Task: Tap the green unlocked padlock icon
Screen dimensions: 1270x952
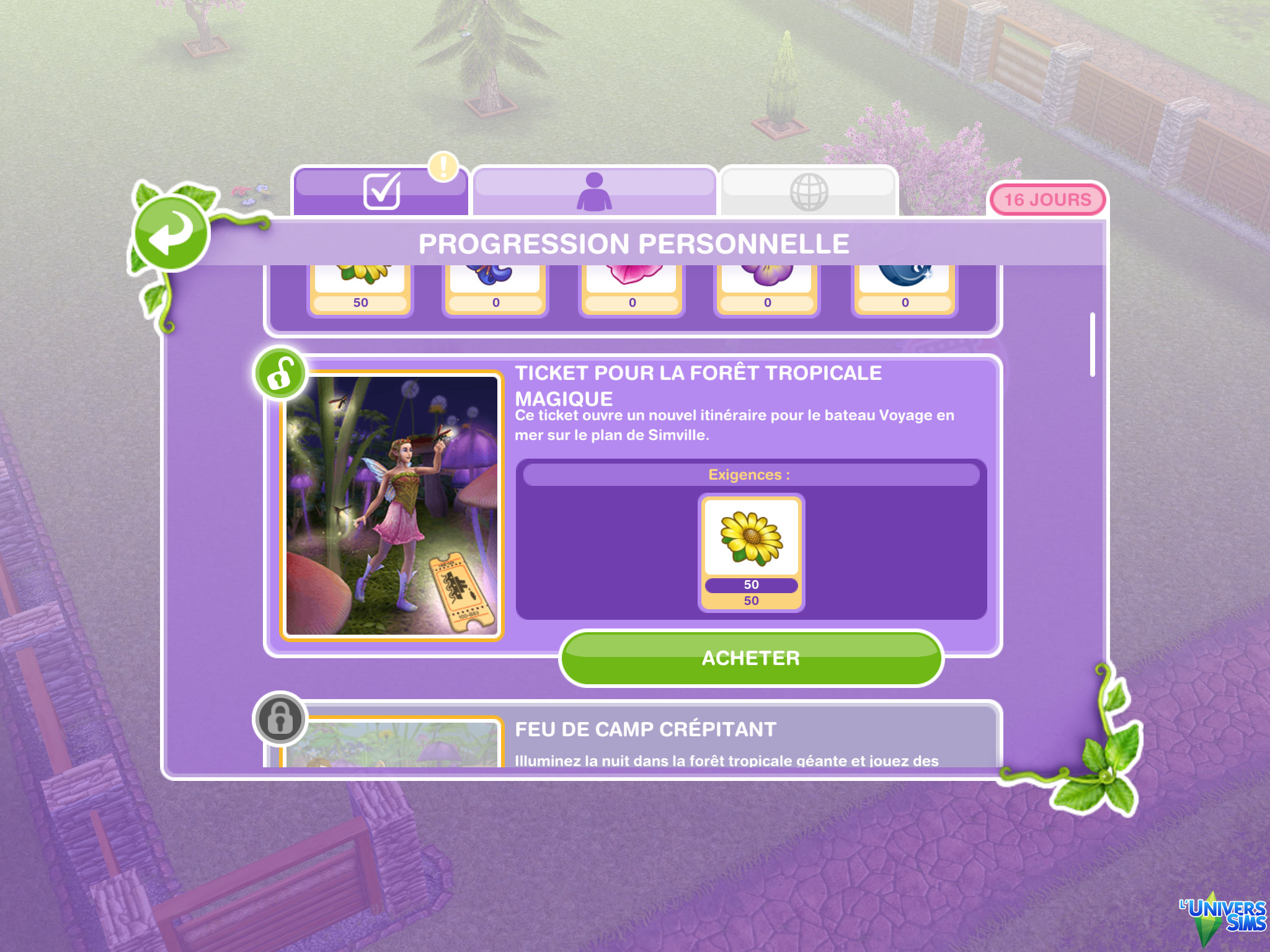Action: 280,374
